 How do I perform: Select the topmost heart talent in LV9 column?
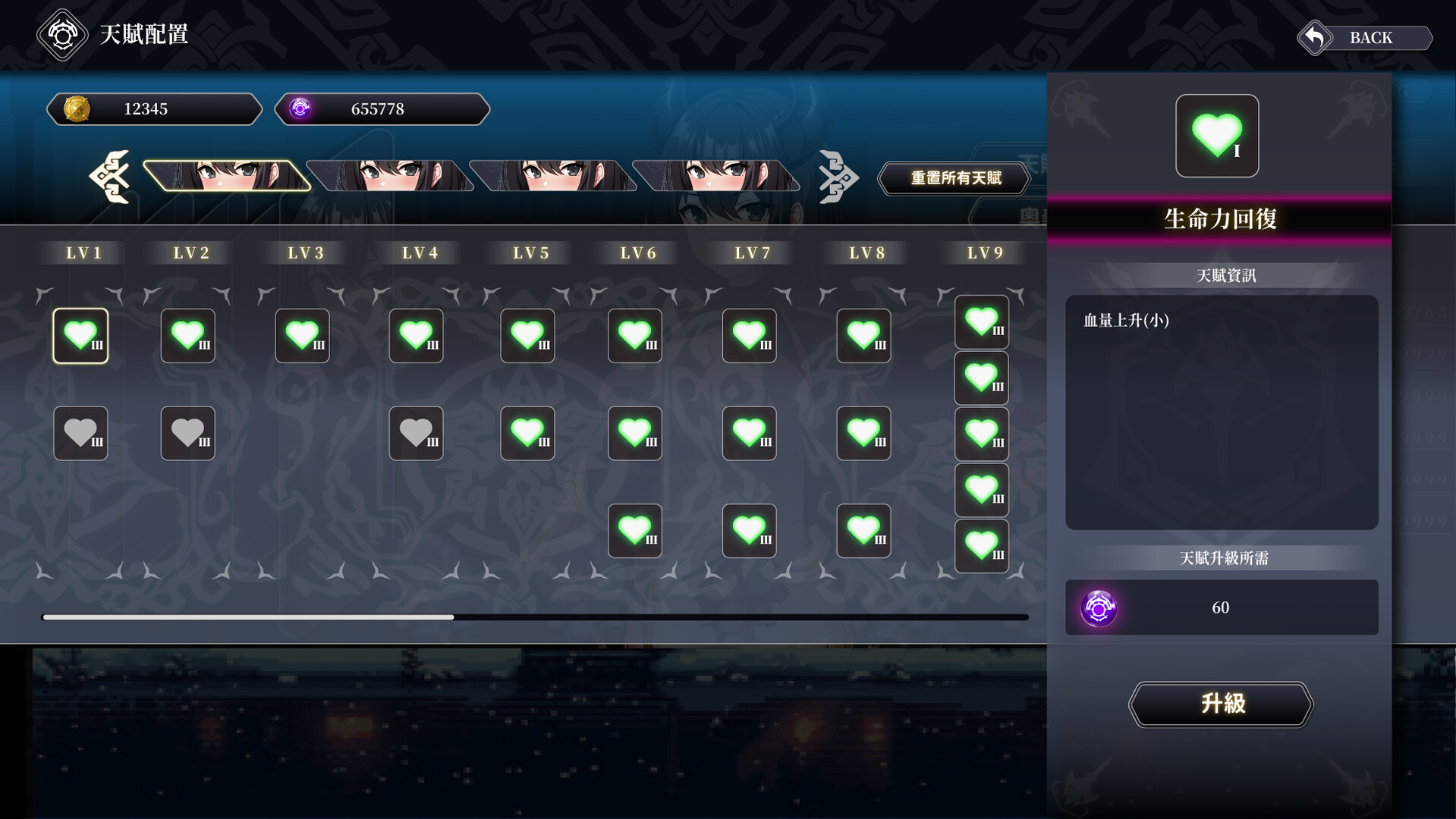pyautogui.click(x=981, y=321)
